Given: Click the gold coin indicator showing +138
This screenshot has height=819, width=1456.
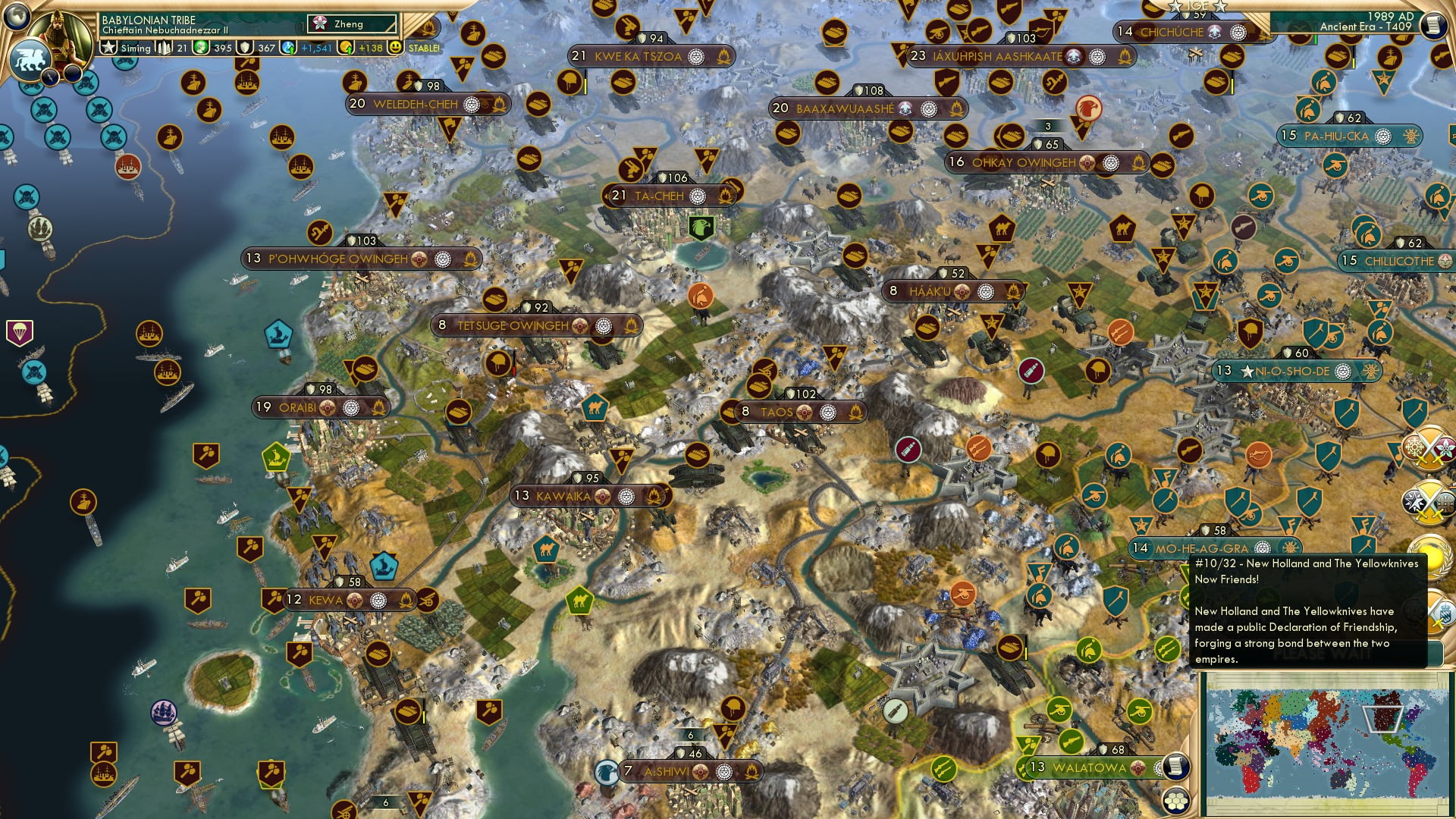Looking at the screenshot, I should (x=345, y=49).
